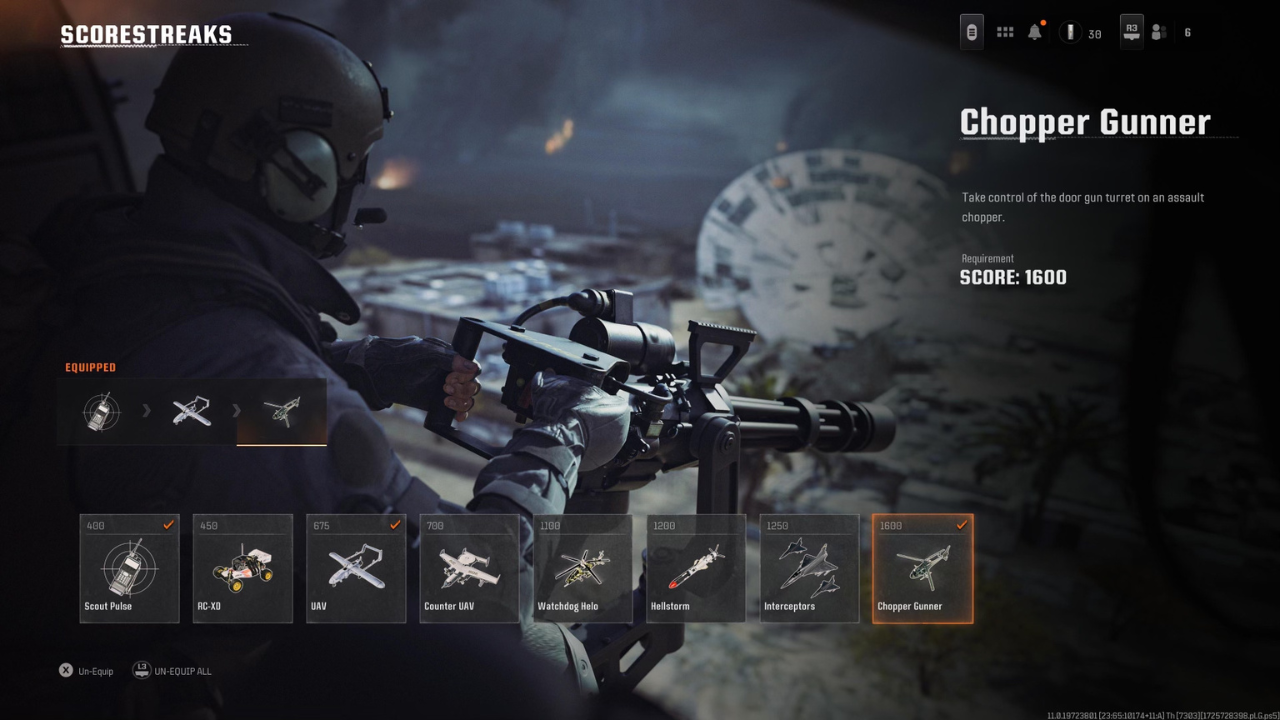
Task: Select the Counter UAV scorestreak
Action: (469, 568)
